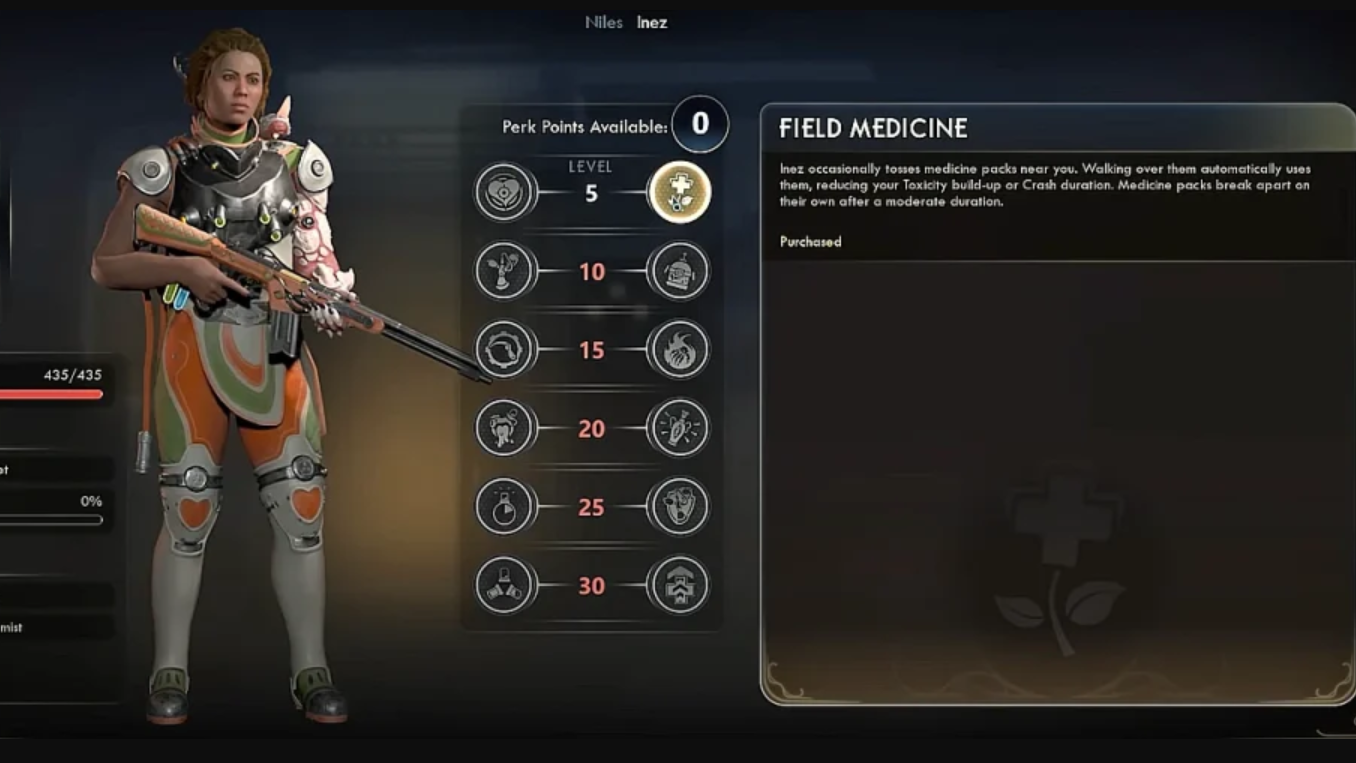Select the level 10 robot head perk
The width and height of the screenshot is (1356, 763).
(679, 271)
